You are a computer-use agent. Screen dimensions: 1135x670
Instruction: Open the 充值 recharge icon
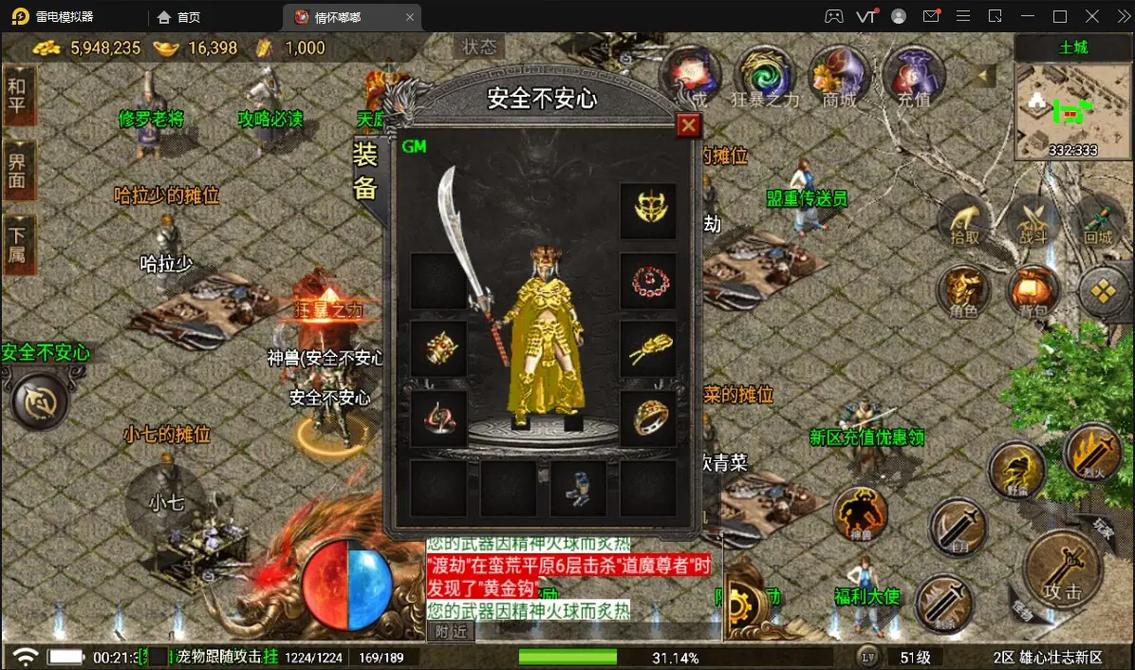(x=913, y=77)
